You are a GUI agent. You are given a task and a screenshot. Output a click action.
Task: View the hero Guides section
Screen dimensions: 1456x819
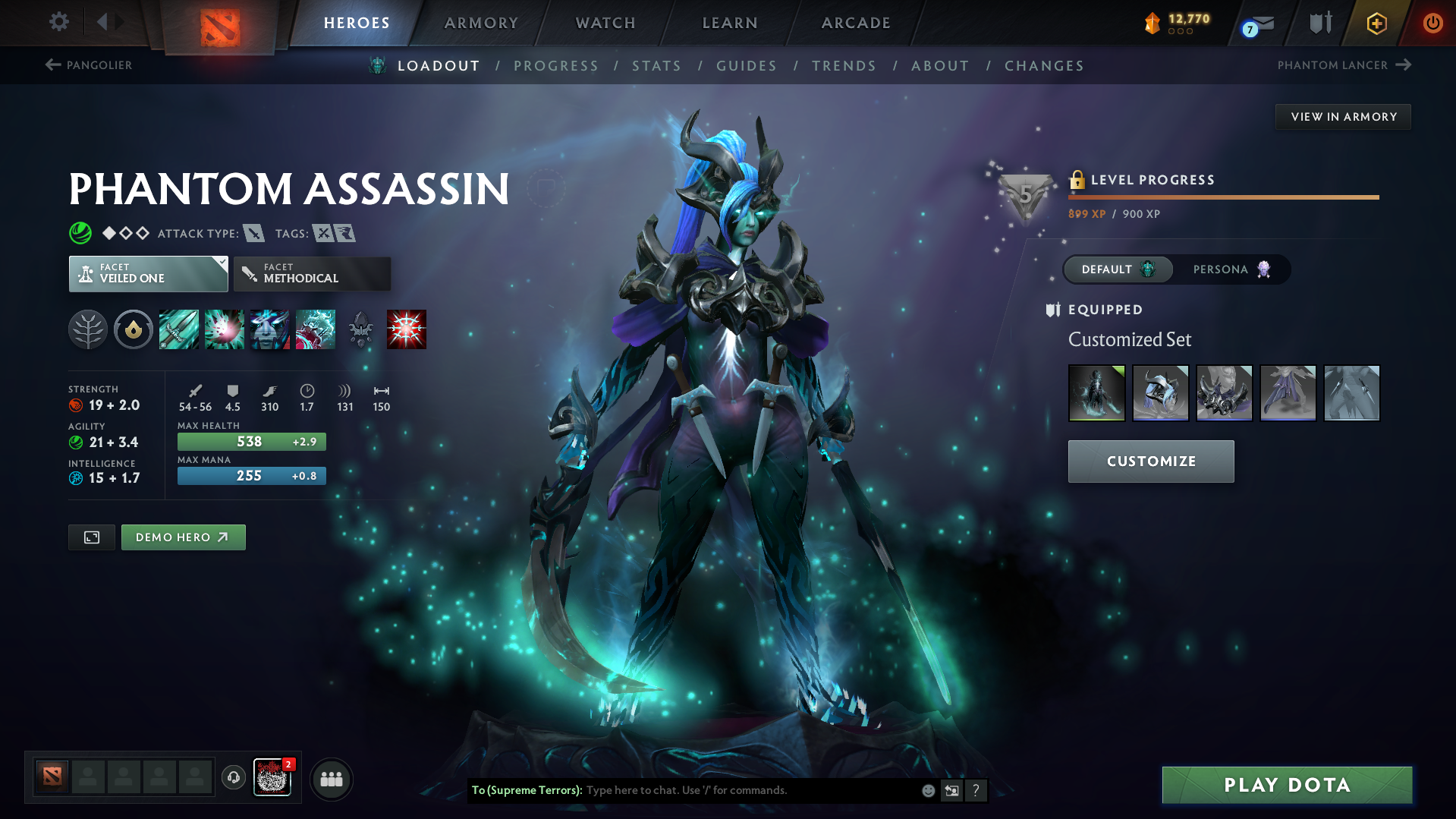click(x=747, y=66)
